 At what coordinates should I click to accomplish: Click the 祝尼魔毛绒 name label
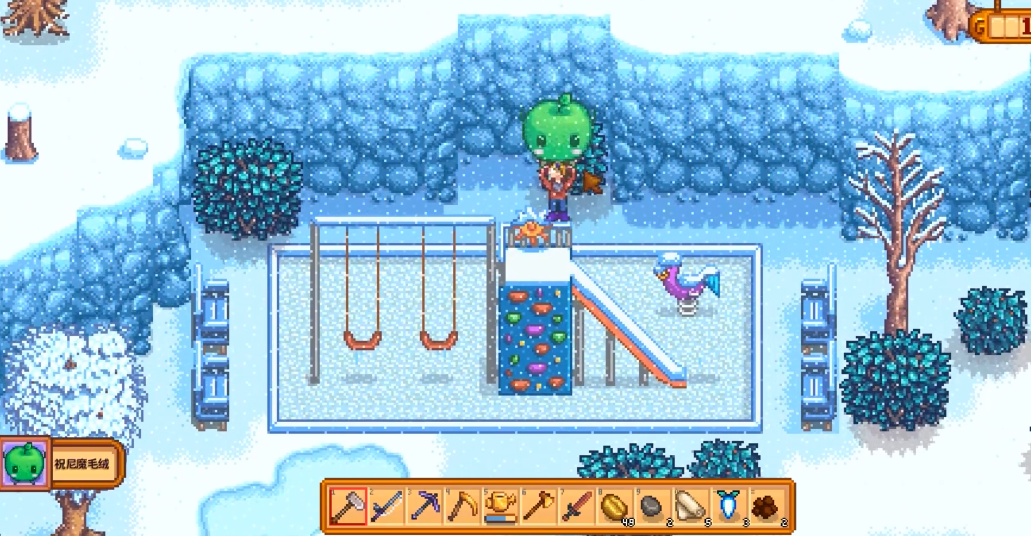coord(86,465)
